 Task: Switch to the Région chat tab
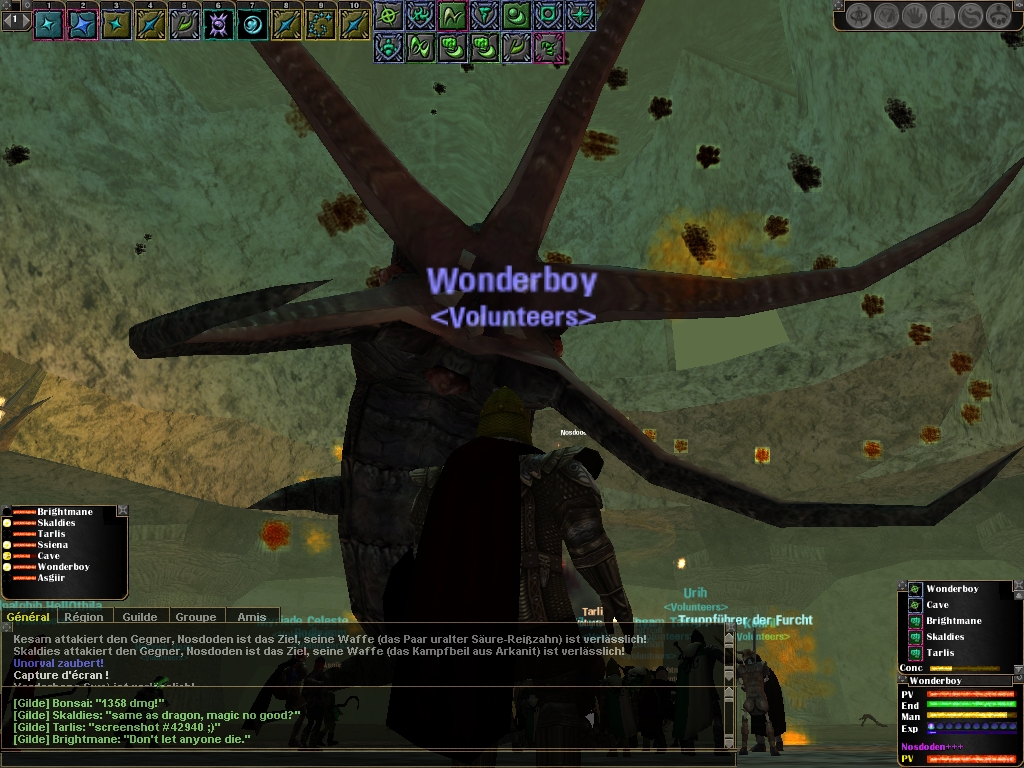(84, 617)
